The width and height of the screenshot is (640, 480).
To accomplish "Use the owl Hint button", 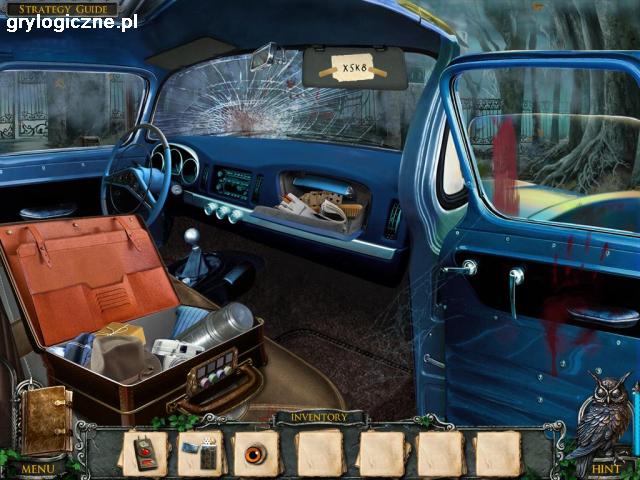I will [x=606, y=467].
